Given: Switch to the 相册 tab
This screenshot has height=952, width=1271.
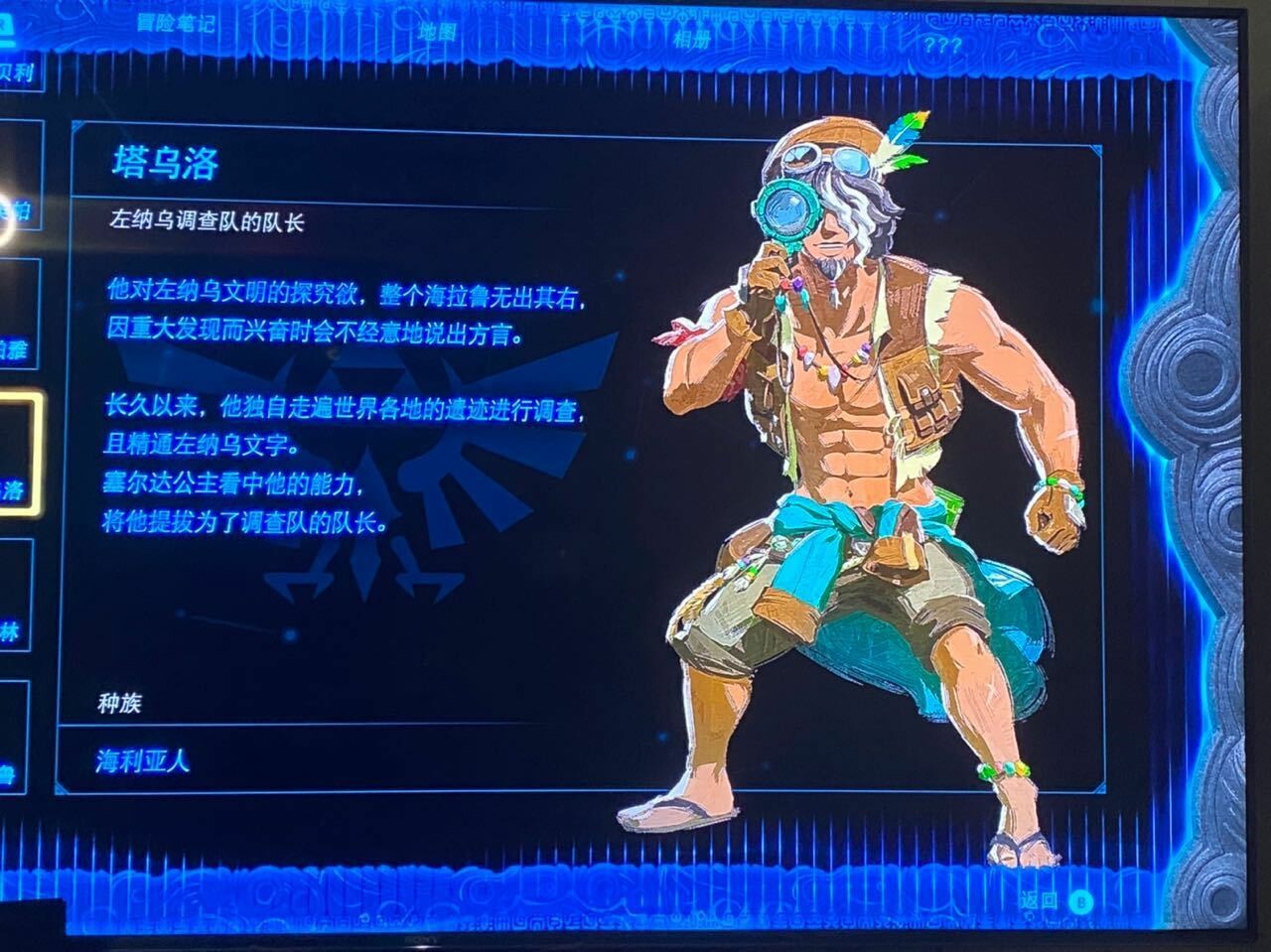Looking at the screenshot, I should point(692,39).
